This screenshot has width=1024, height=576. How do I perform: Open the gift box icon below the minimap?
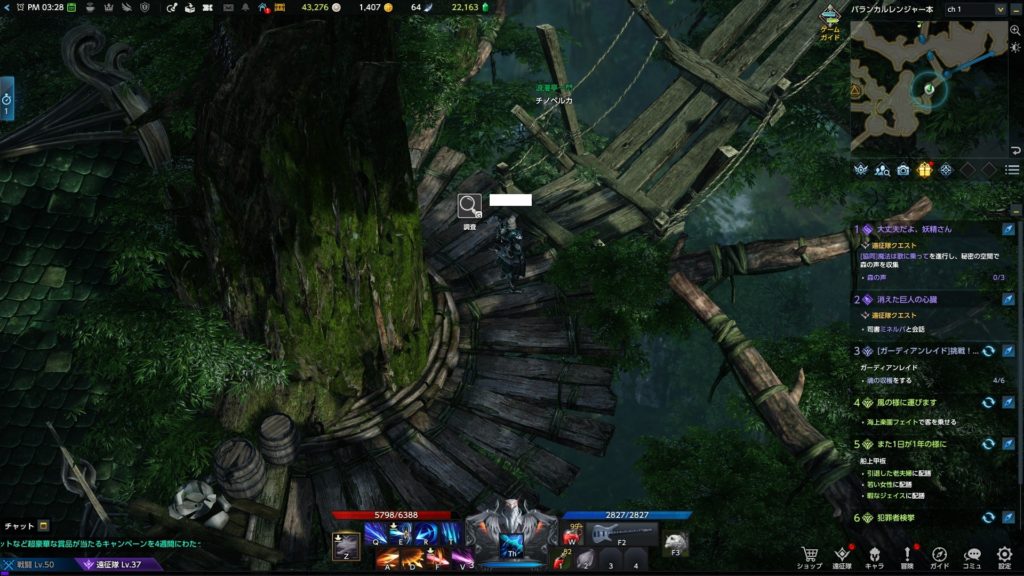click(x=924, y=170)
